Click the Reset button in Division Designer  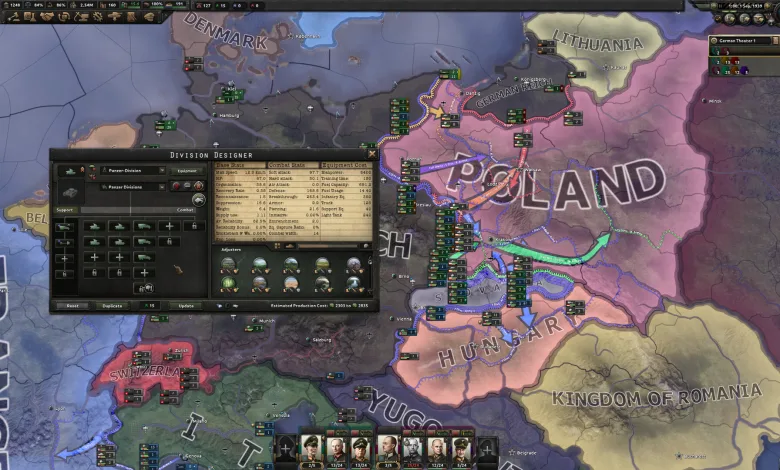pos(71,305)
